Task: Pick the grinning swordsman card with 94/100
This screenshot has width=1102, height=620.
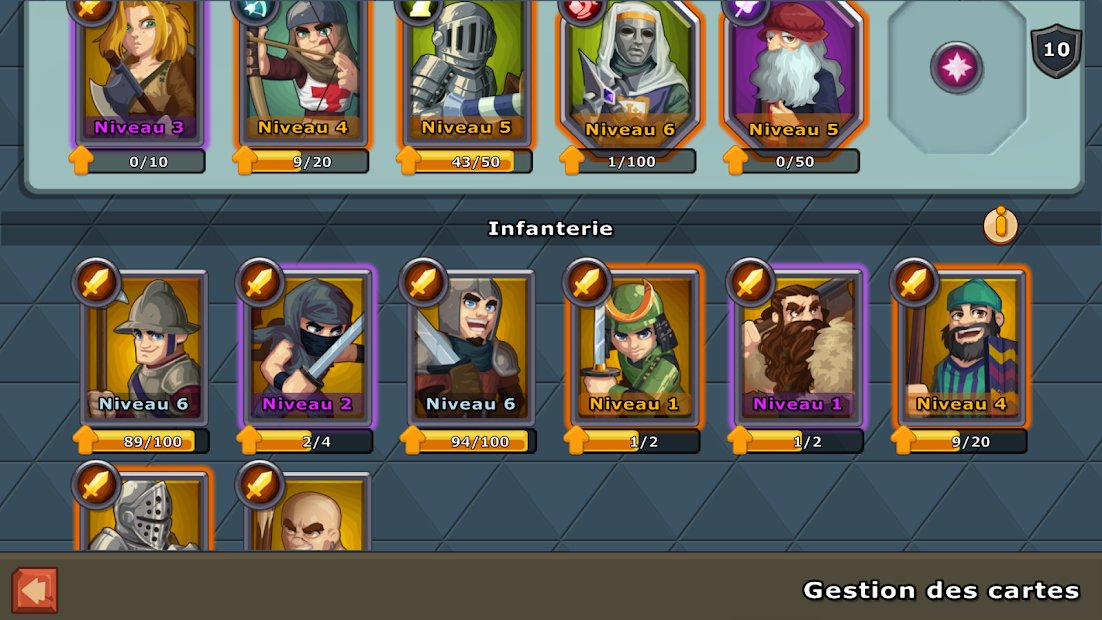Action: pos(472,347)
